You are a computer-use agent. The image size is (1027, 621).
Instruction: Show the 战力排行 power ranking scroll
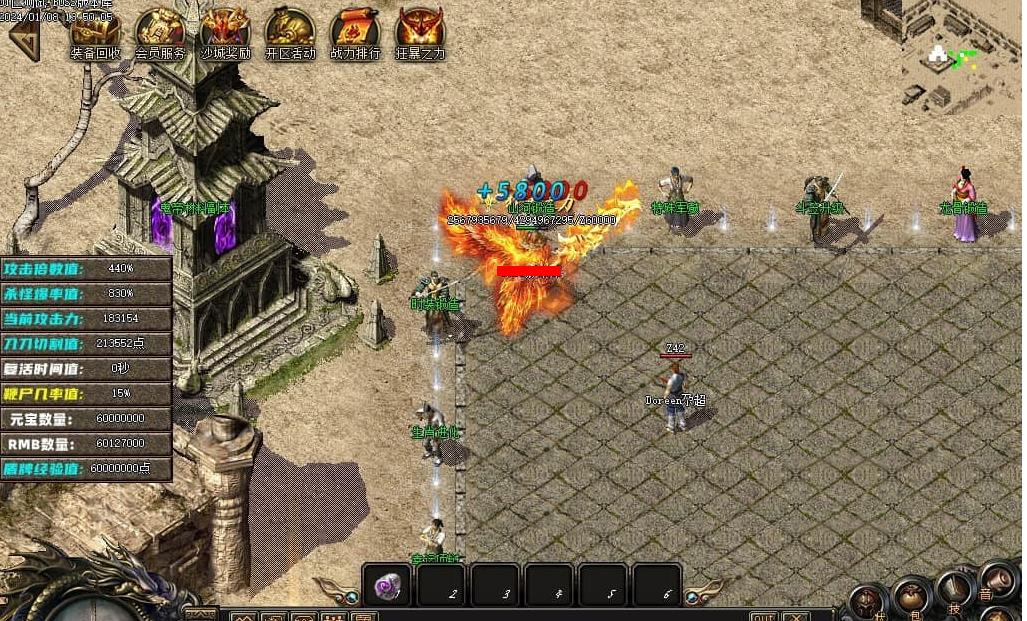coord(355,31)
